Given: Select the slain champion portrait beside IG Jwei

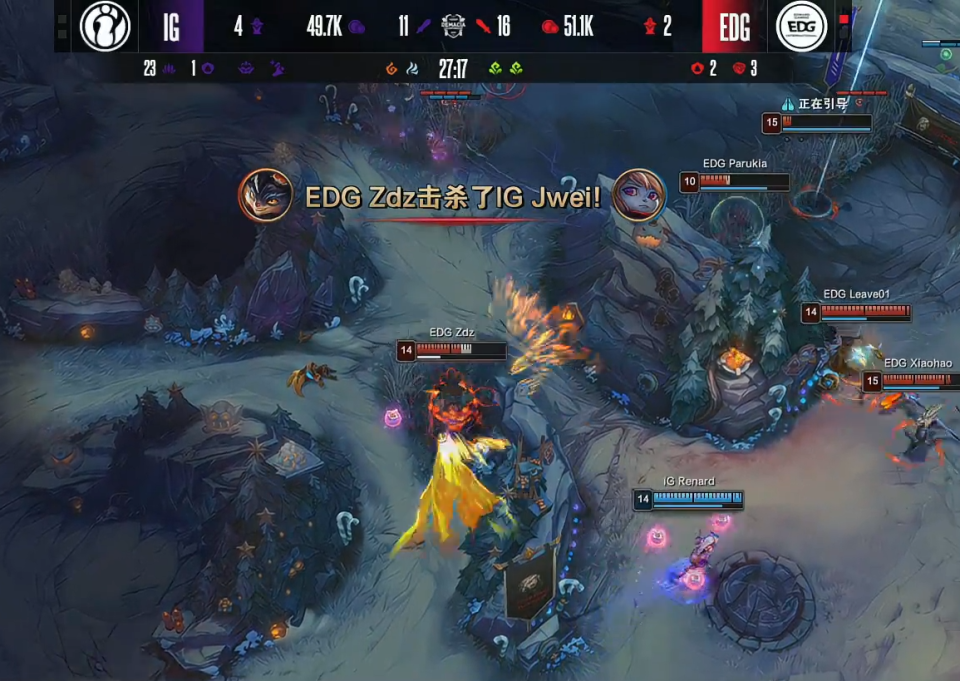Looking at the screenshot, I should click(639, 195).
